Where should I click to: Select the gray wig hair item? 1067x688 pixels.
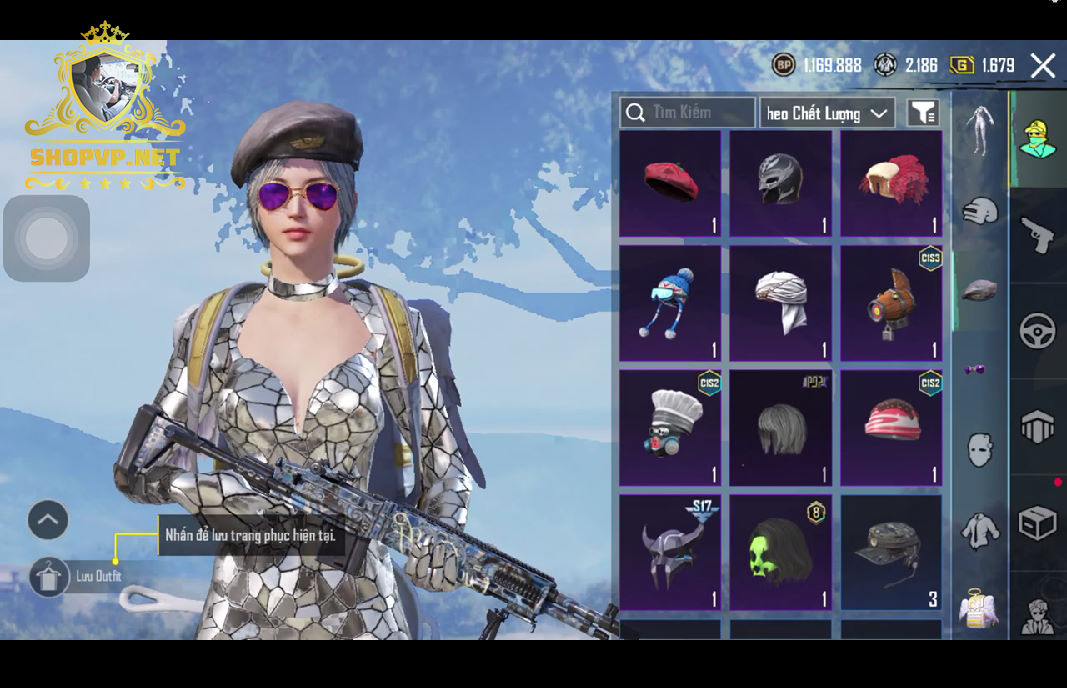pyautogui.click(x=780, y=427)
